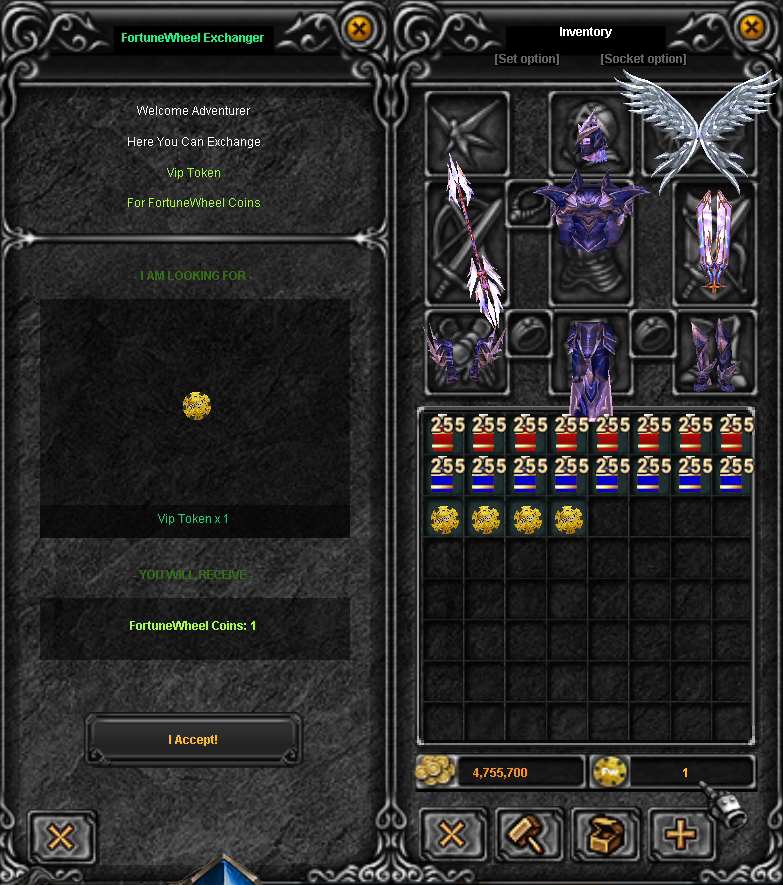
Task: Click the exchanger's bottom X cancel button
Action: tap(62, 836)
